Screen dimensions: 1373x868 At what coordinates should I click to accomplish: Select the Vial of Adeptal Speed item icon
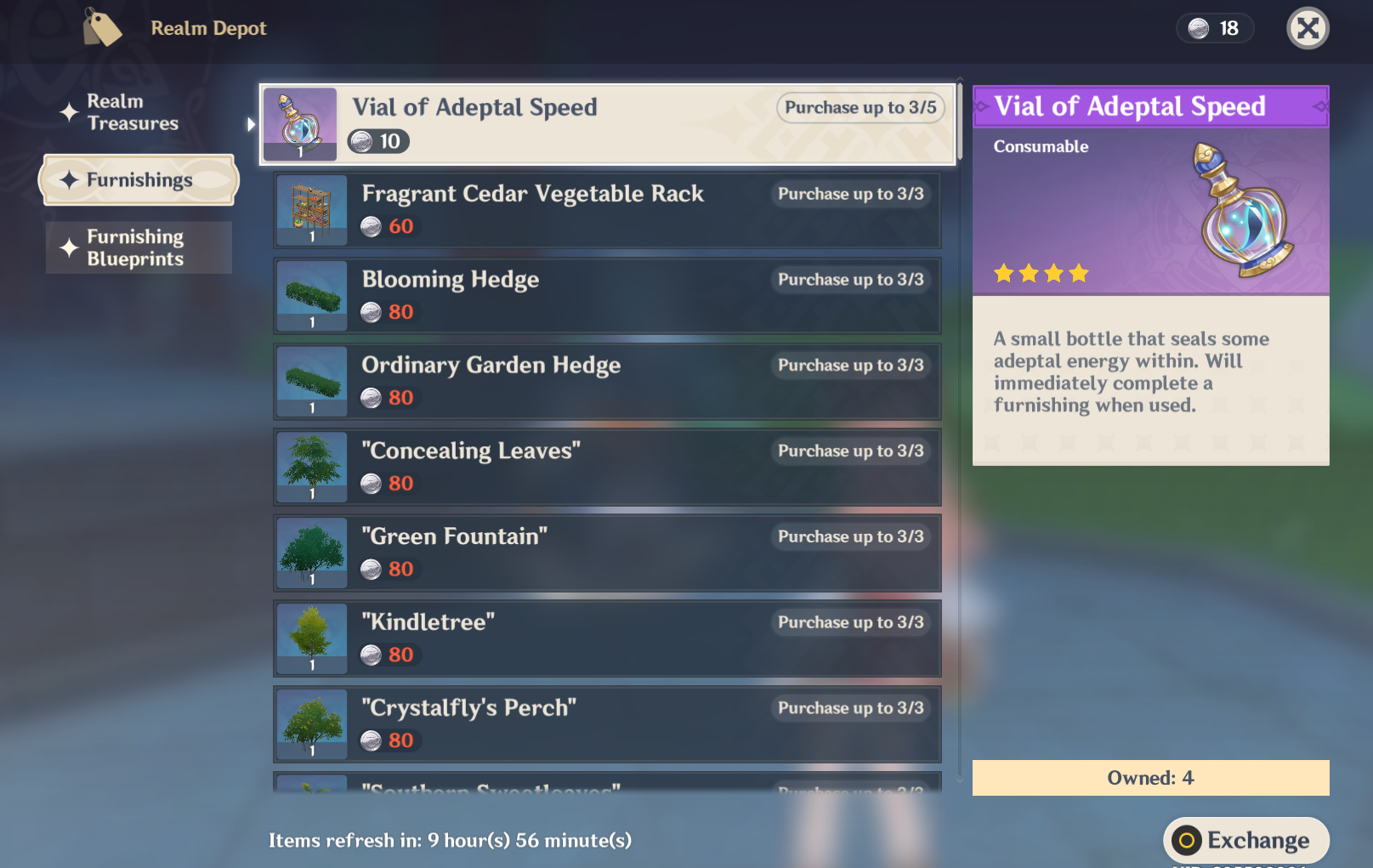coord(298,123)
